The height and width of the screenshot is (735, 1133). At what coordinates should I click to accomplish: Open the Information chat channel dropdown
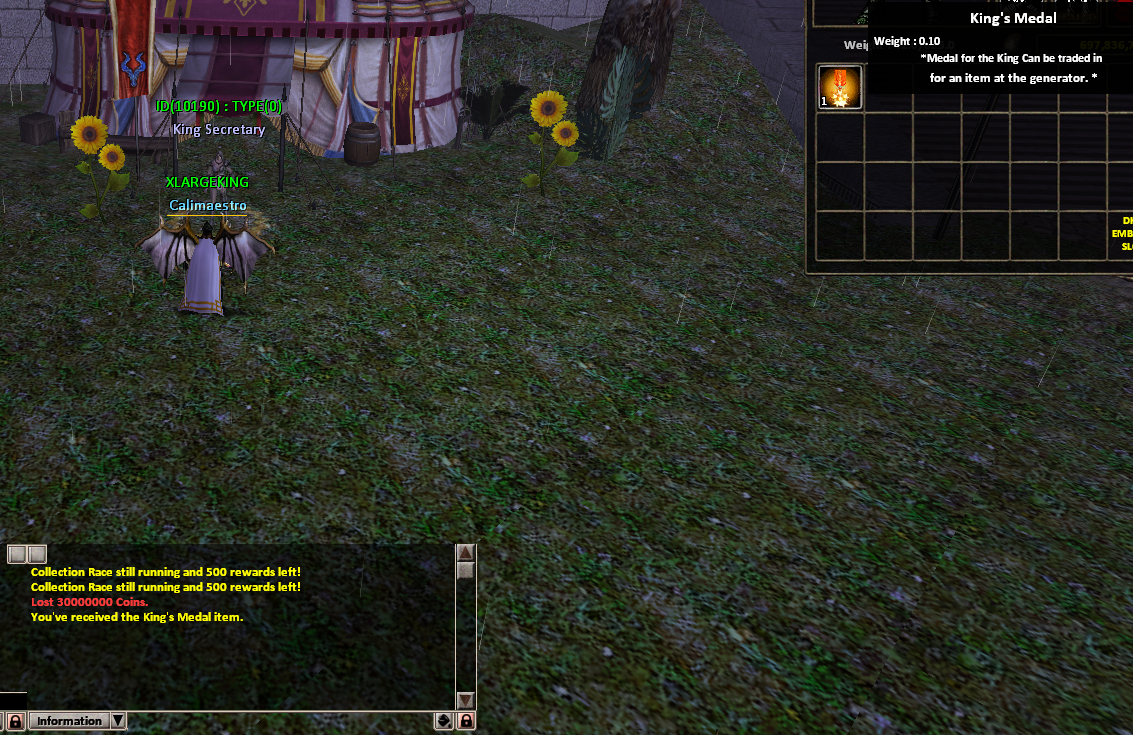118,721
